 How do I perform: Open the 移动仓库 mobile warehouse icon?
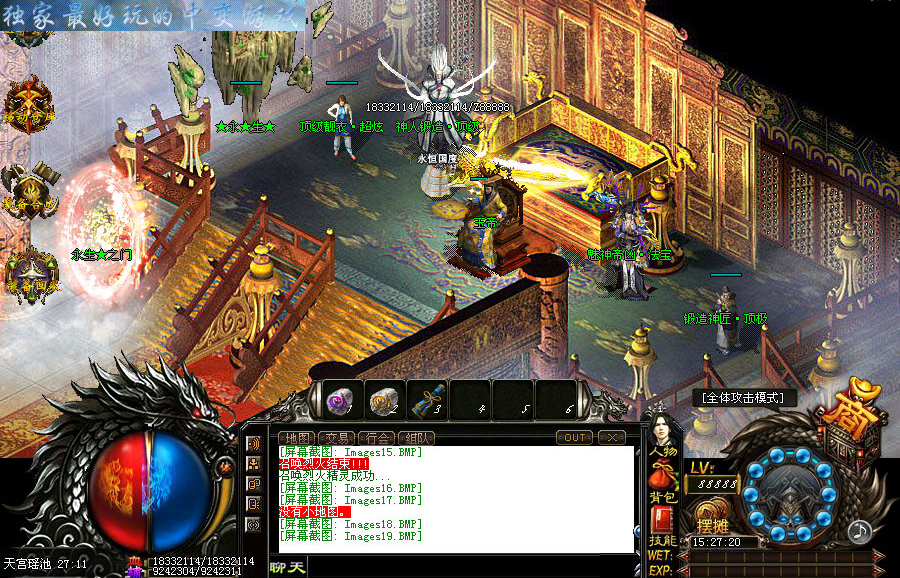pos(28,103)
